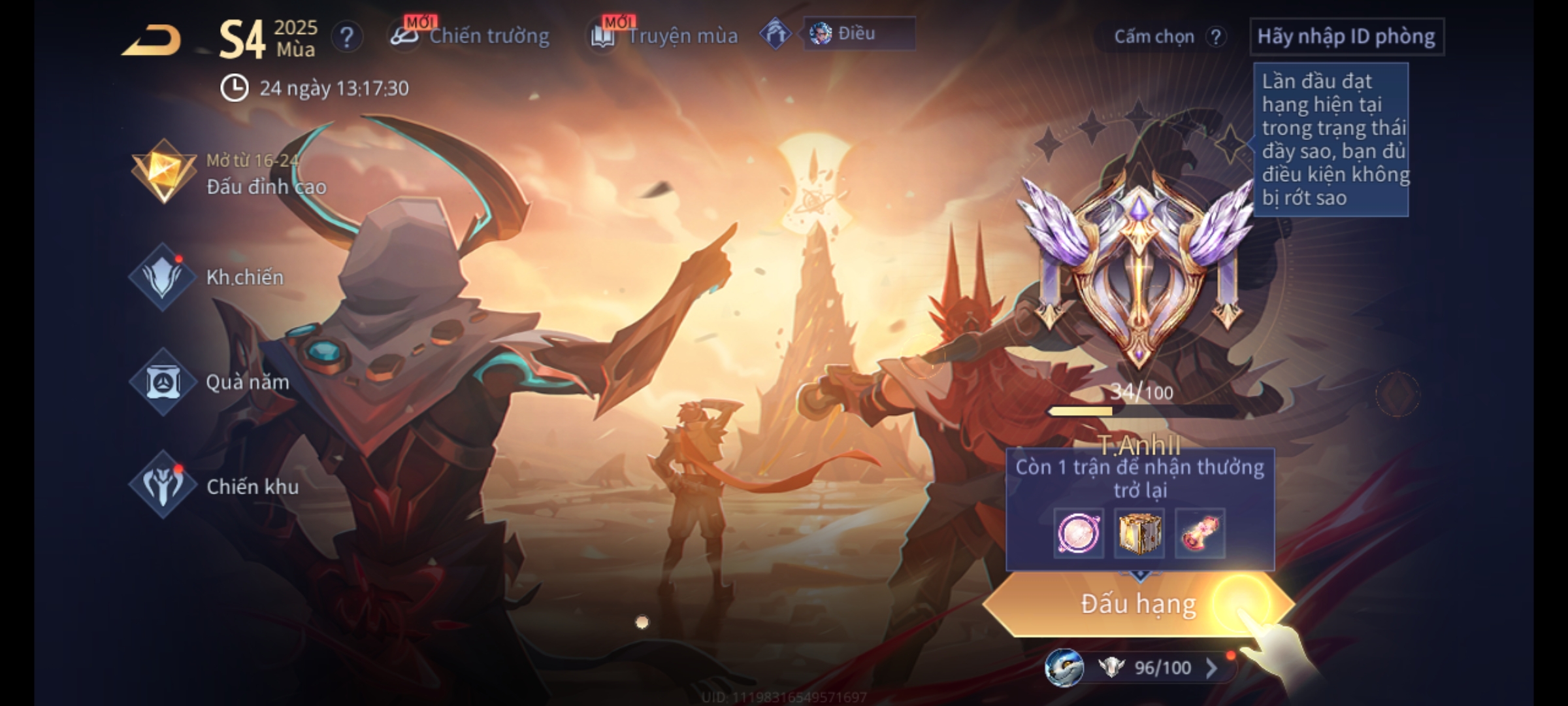Open season help question mark
Image resolution: width=1568 pixels, height=706 pixels.
point(346,37)
